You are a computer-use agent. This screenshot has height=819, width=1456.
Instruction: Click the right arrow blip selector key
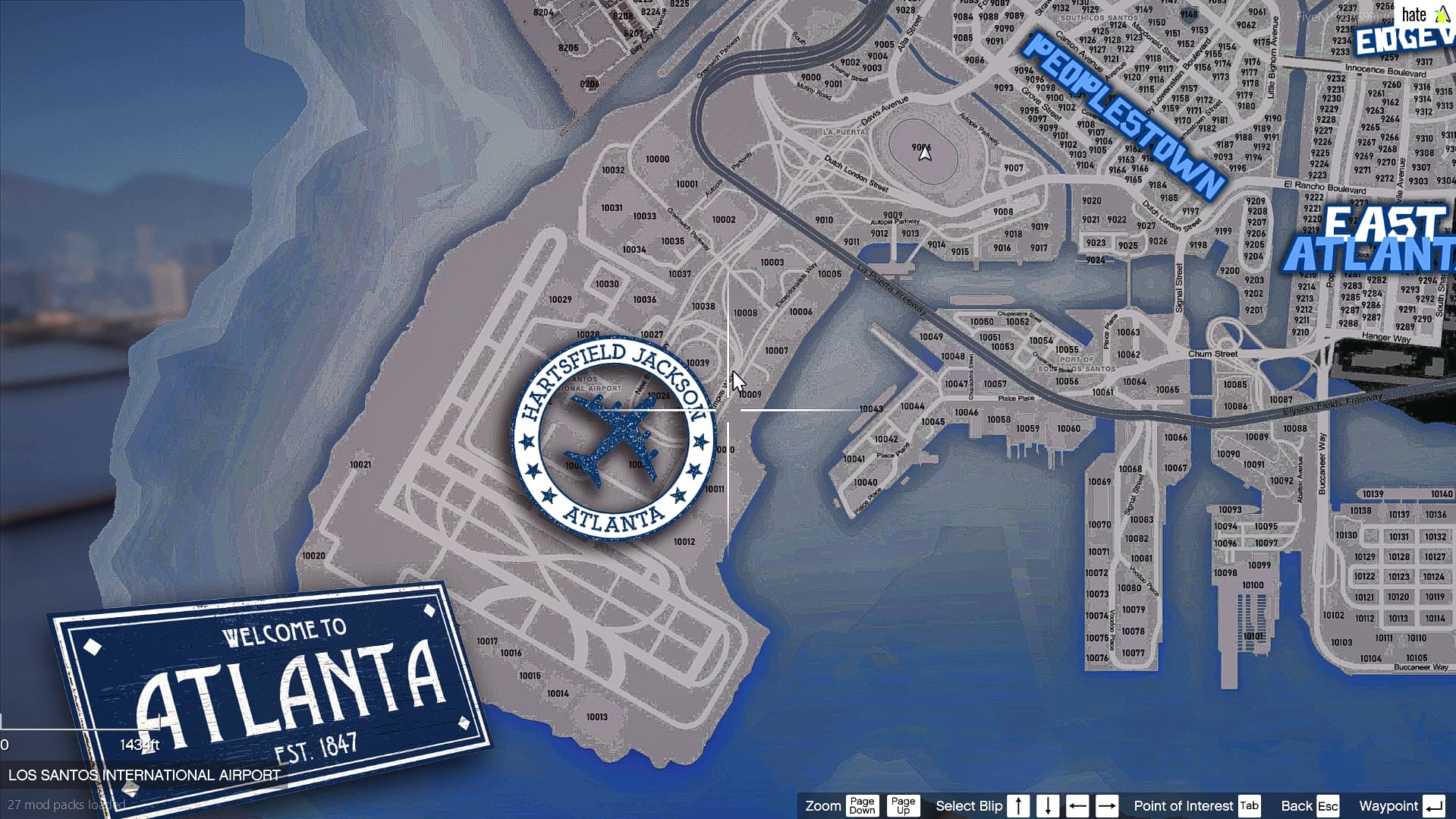(x=1108, y=806)
